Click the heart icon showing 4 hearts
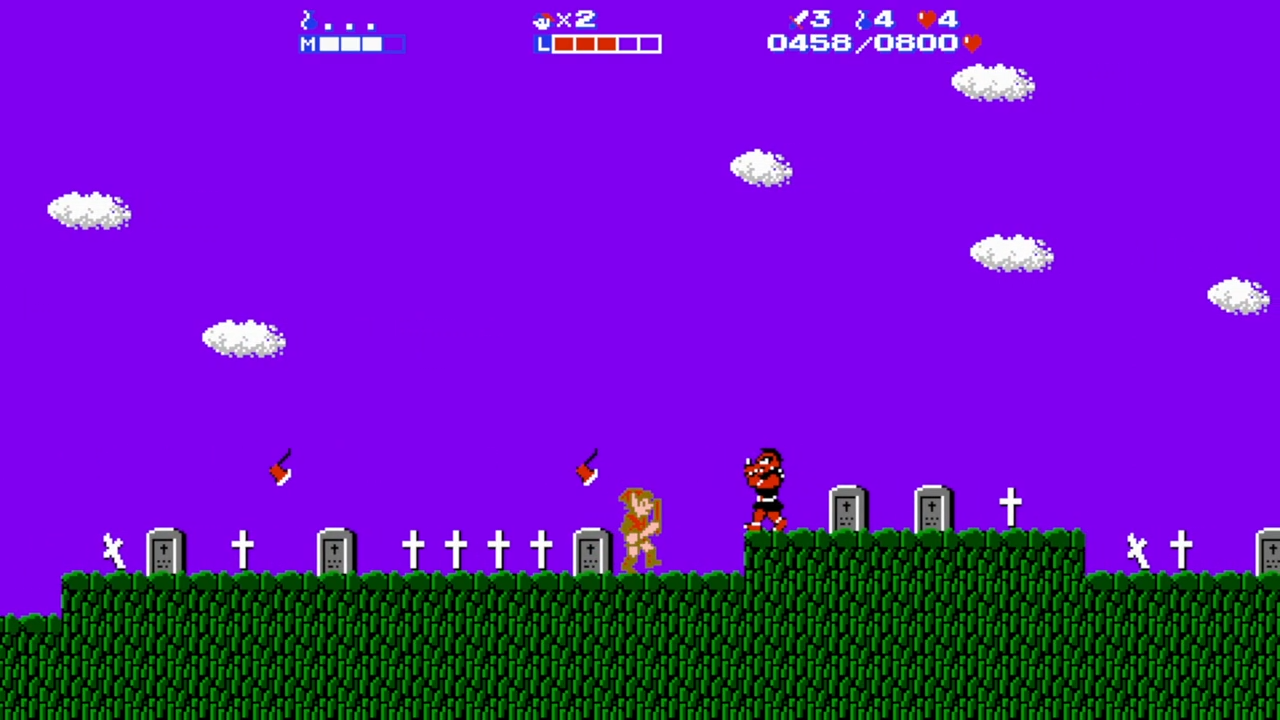This screenshot has height=720, width=1280. 928,19
